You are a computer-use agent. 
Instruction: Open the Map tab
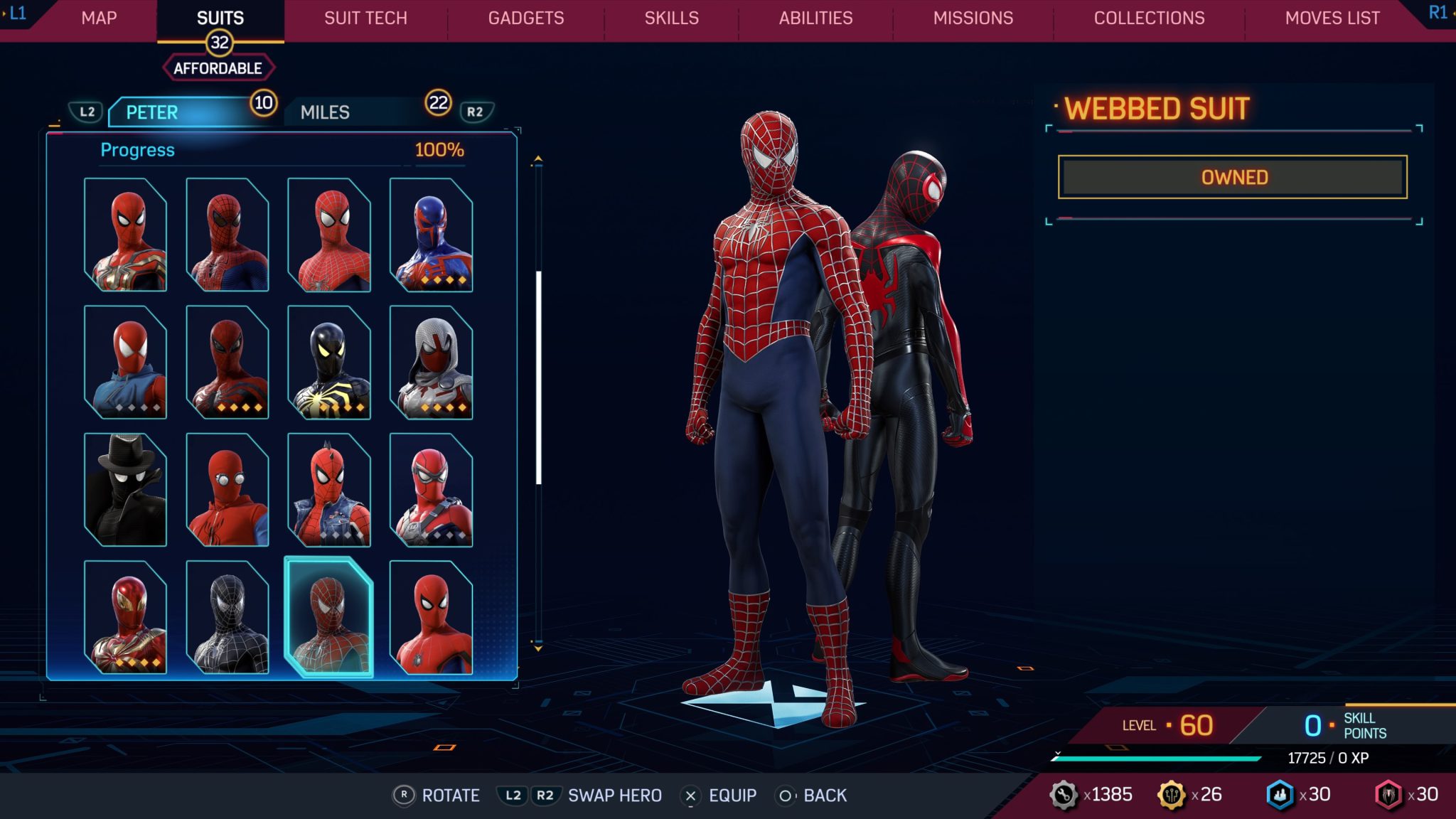tap(99, 18)
